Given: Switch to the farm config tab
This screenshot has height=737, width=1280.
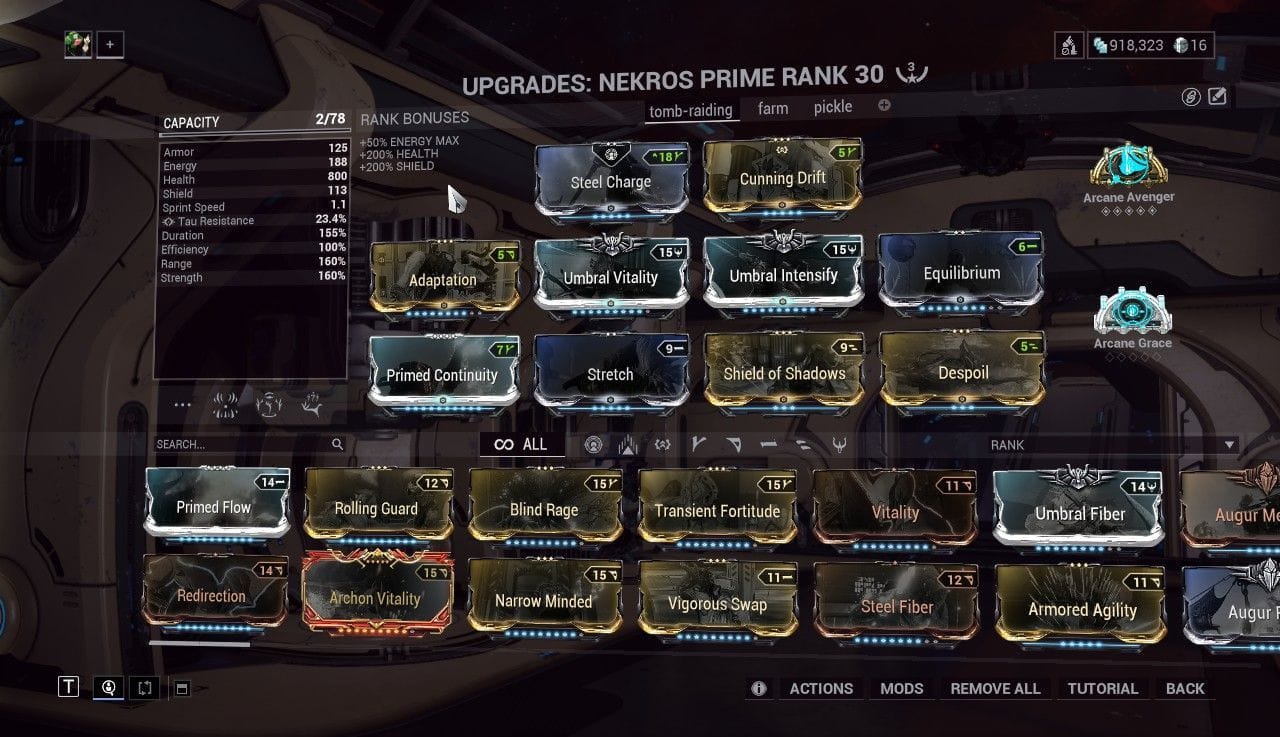Looking at the screenshot, I should (773, 106).
